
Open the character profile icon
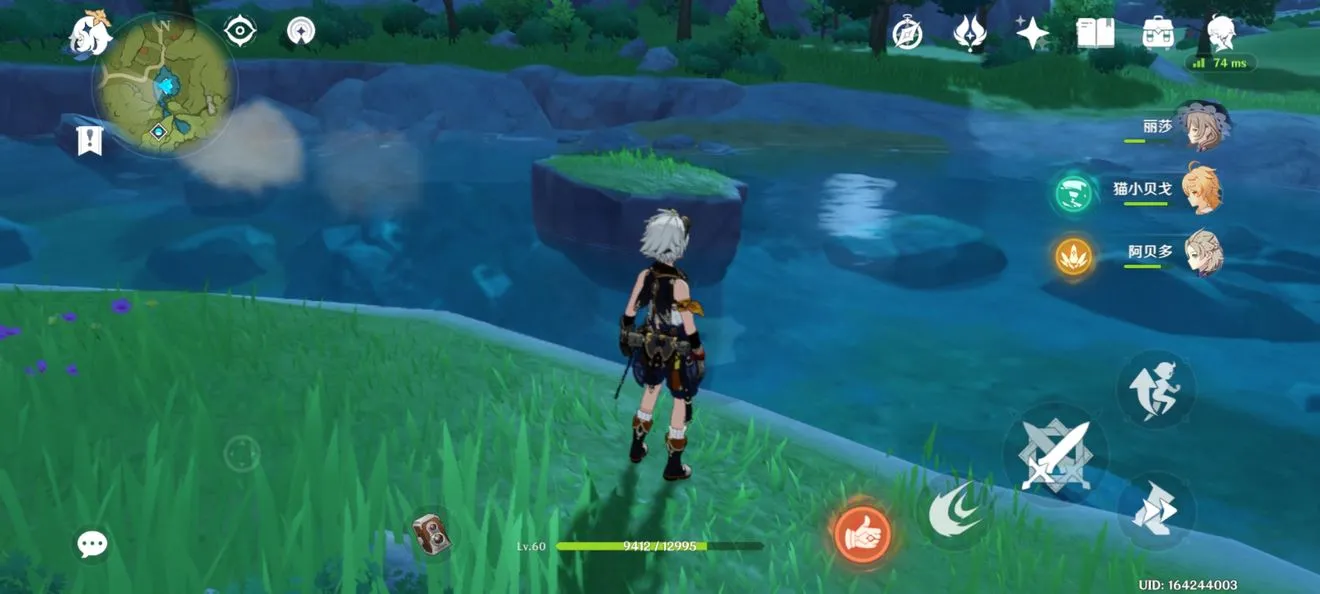tap(1221, 34)
